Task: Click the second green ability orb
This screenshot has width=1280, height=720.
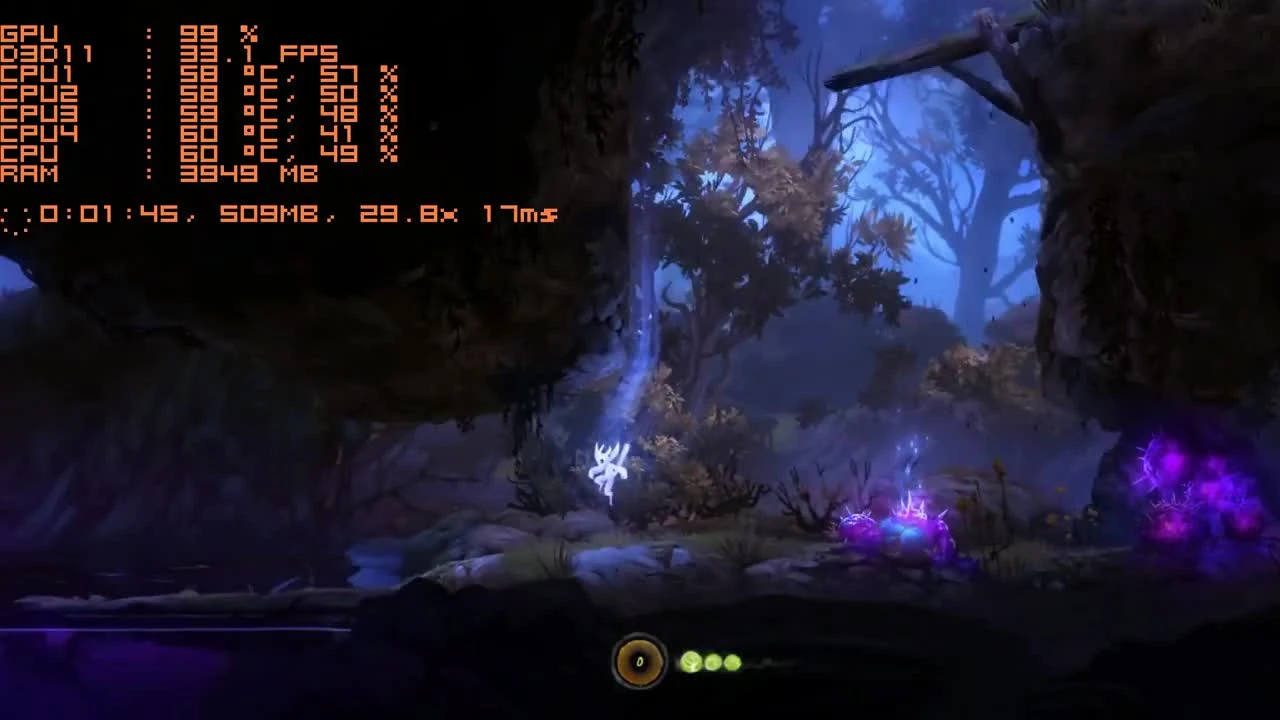Action: [x=713, y=662]
